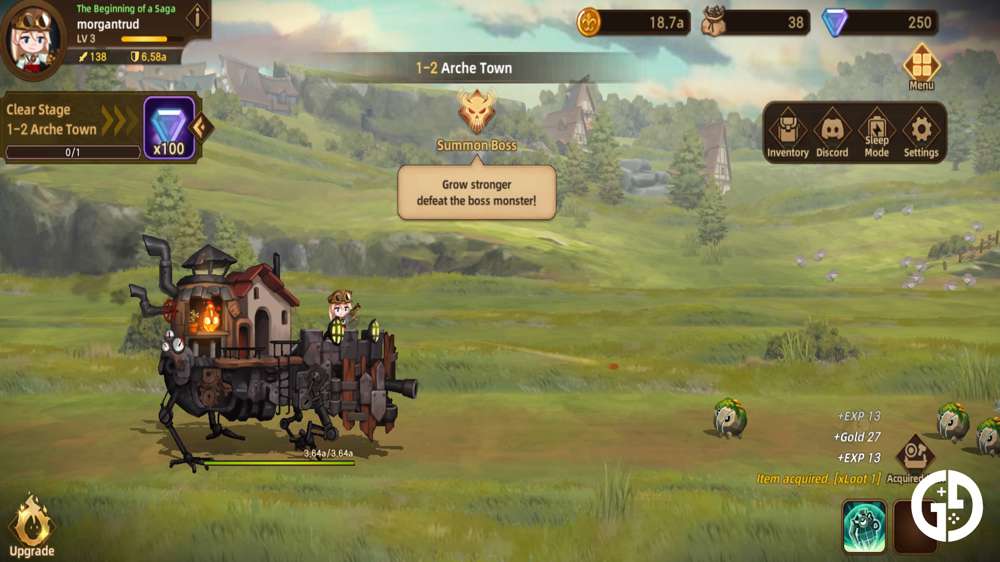This screenshot has height=562, width=1000.
Task: Collapse the quest tracker with the arrow
Action: pyautogui.click(x=200, y=127)
